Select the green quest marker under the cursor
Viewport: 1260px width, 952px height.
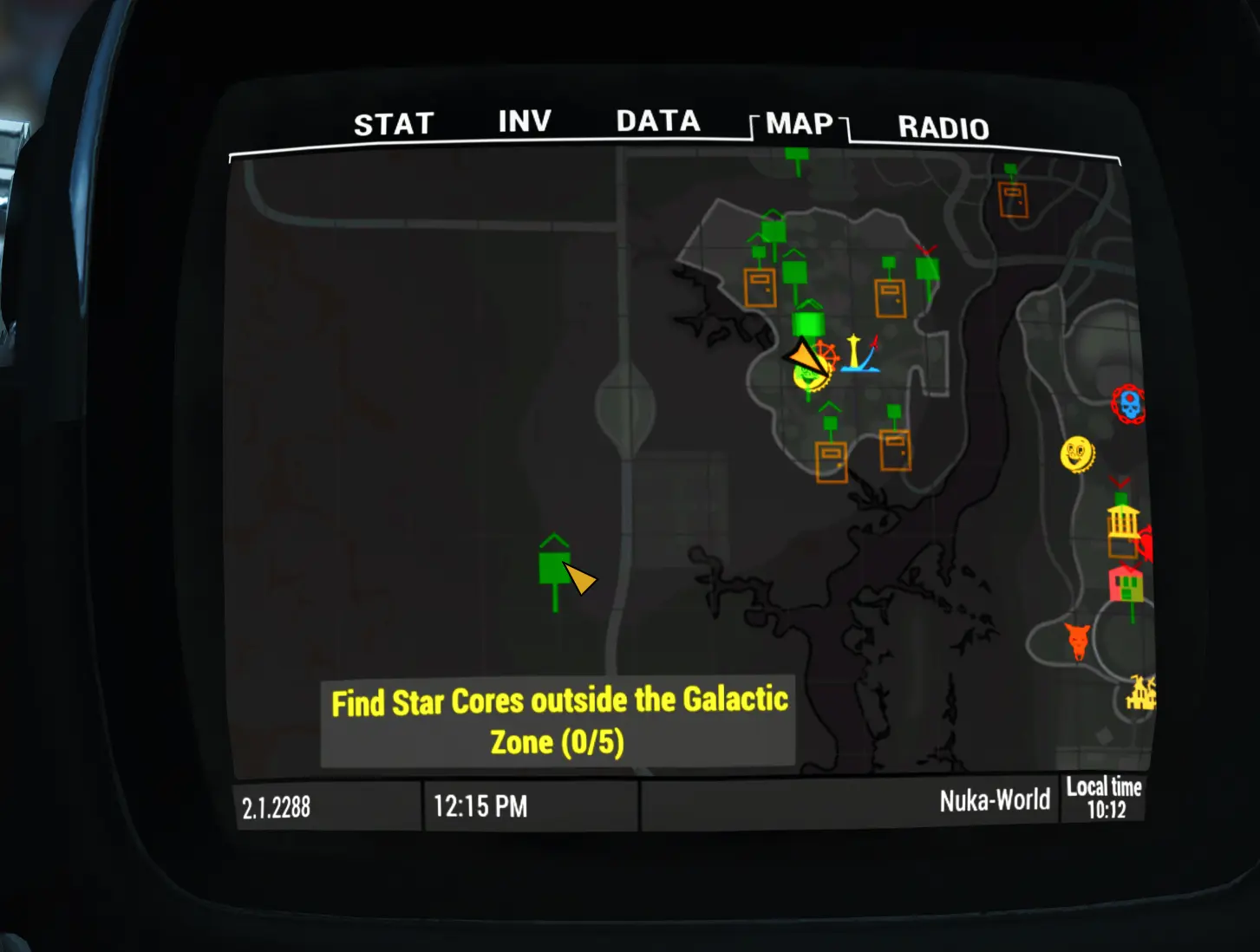coord(554,569)
